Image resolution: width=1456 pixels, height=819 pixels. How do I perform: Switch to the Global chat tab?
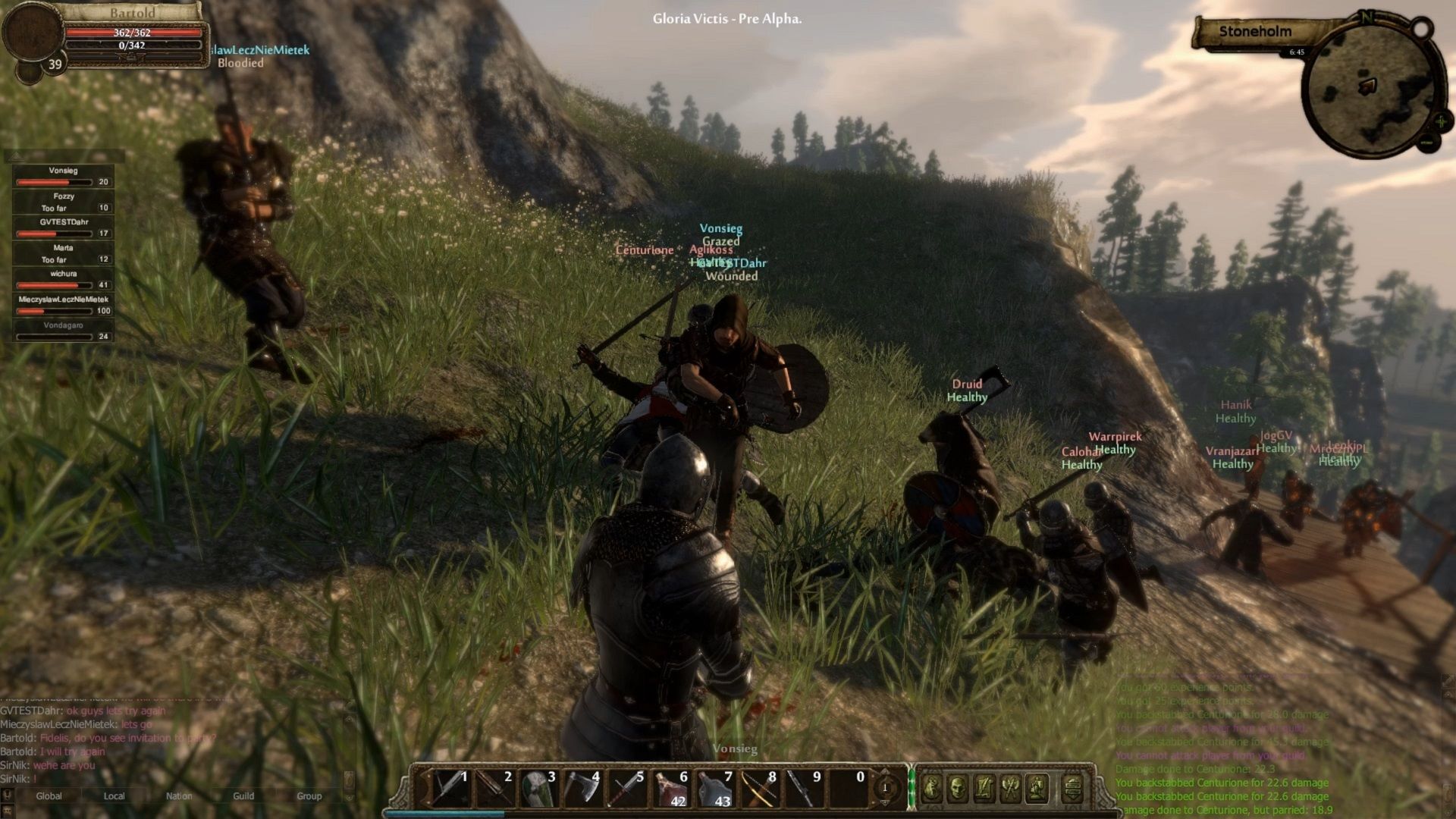(49, 796)
